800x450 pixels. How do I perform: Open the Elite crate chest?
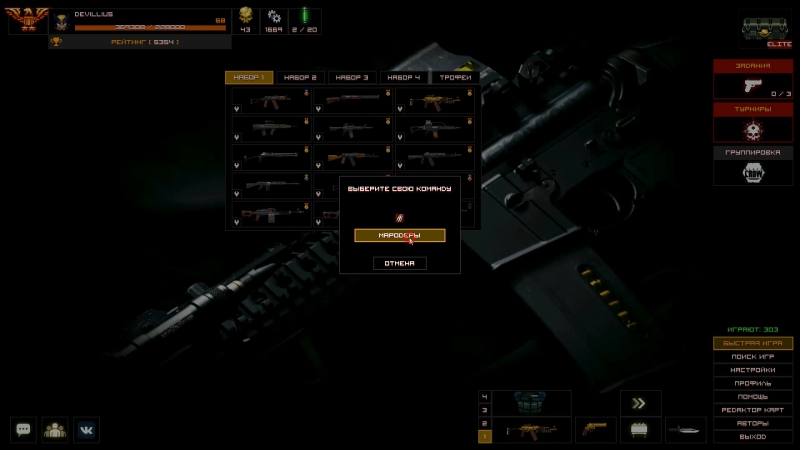(766, 30)
